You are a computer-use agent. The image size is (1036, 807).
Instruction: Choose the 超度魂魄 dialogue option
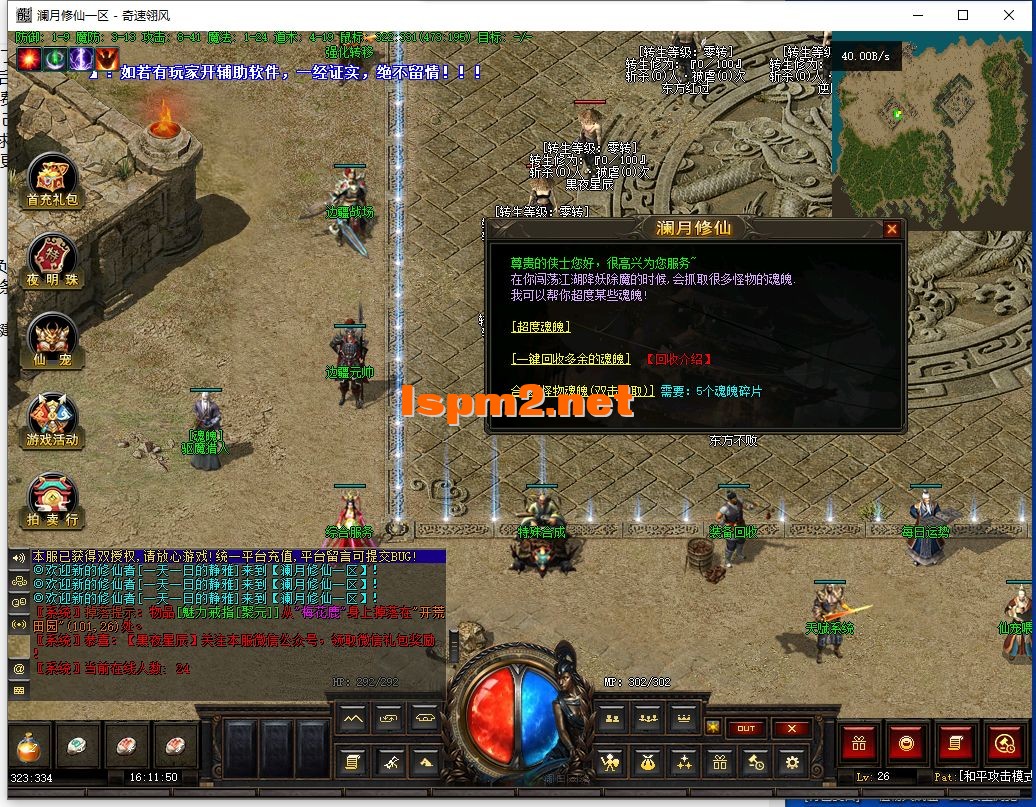(x=539, y=326)
